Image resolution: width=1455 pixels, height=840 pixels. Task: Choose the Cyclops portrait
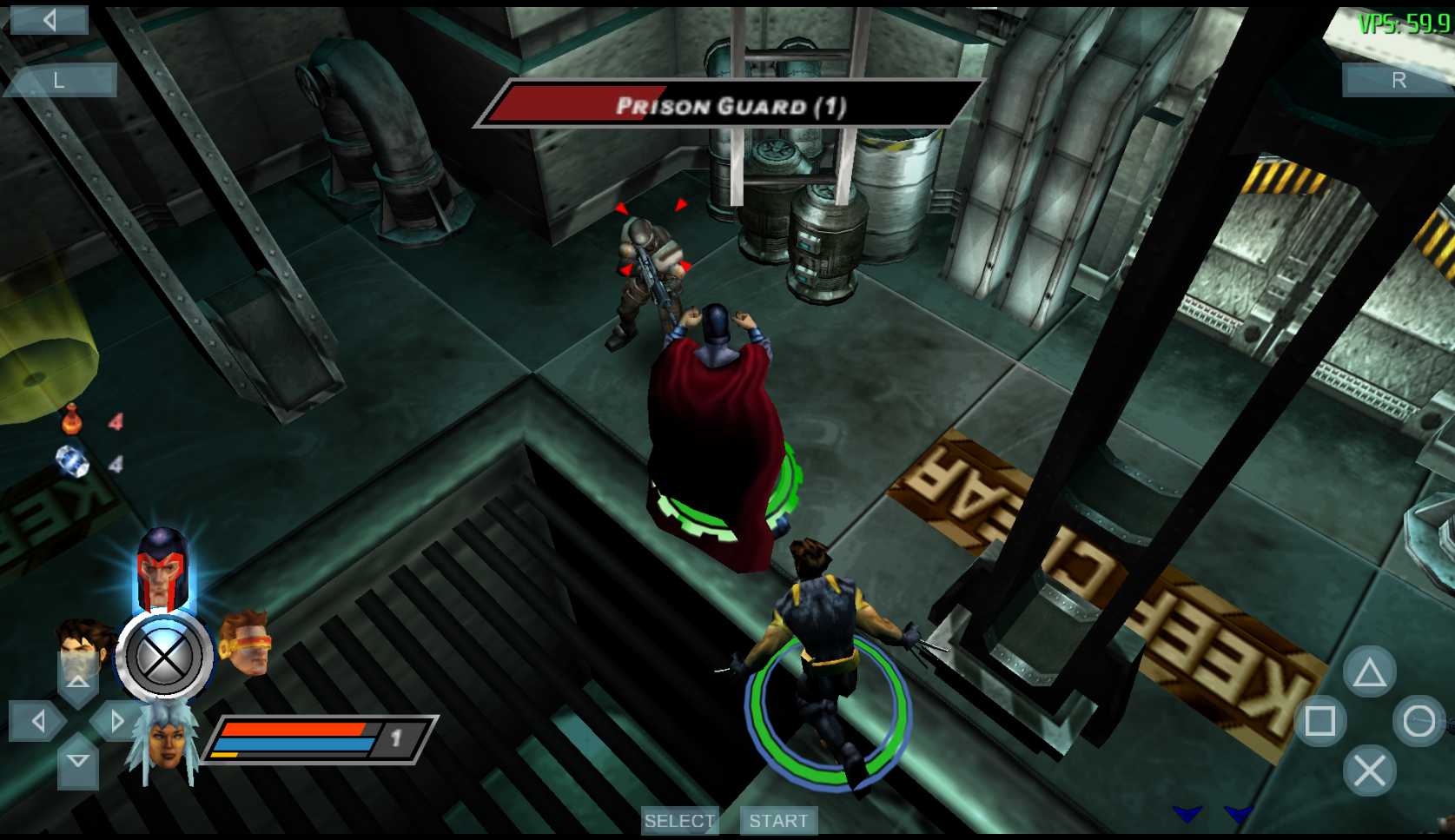pyautogui.click(x=246, y=645)
